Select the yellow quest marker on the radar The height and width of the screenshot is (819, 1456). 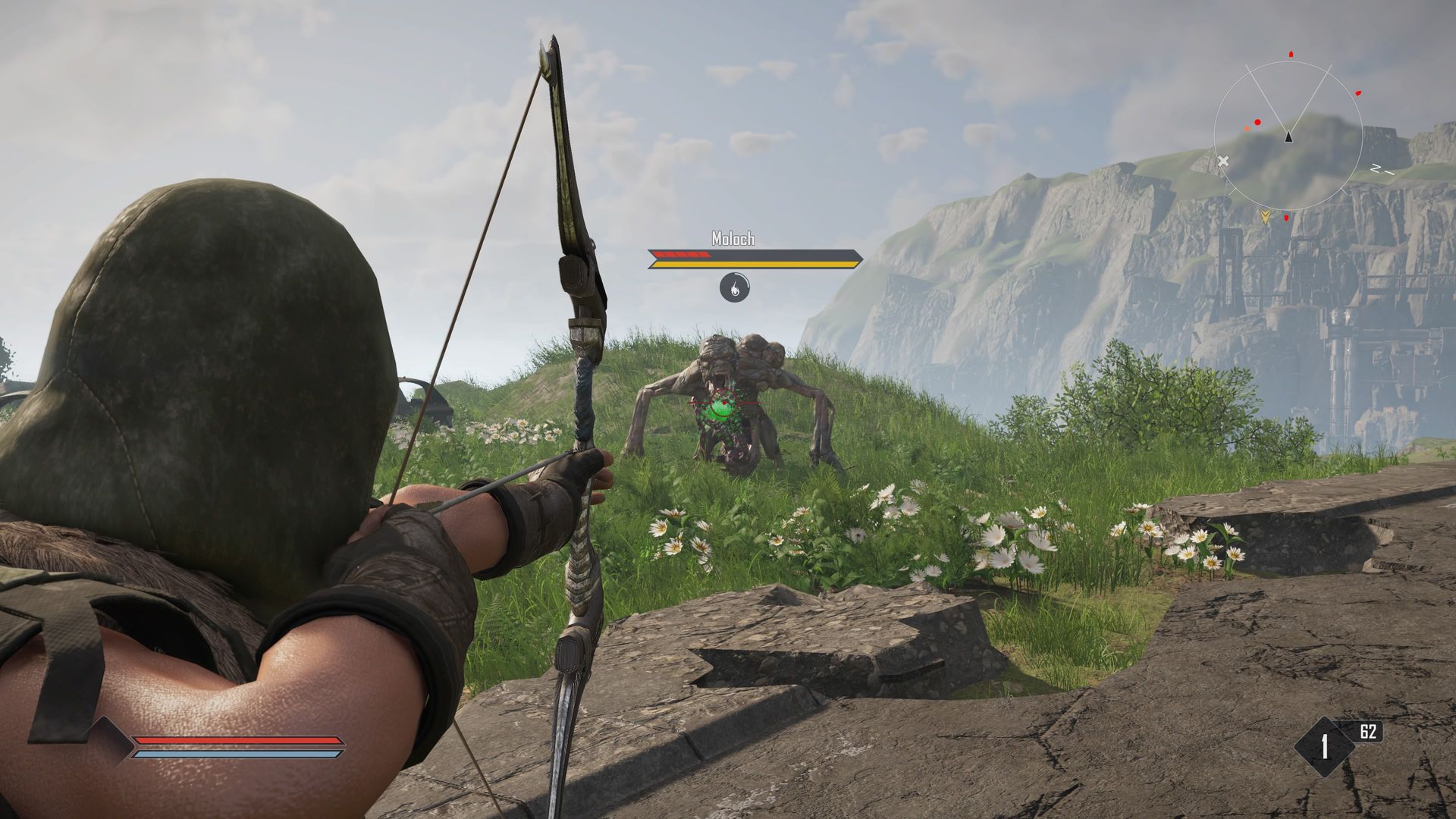[1265, 217]
